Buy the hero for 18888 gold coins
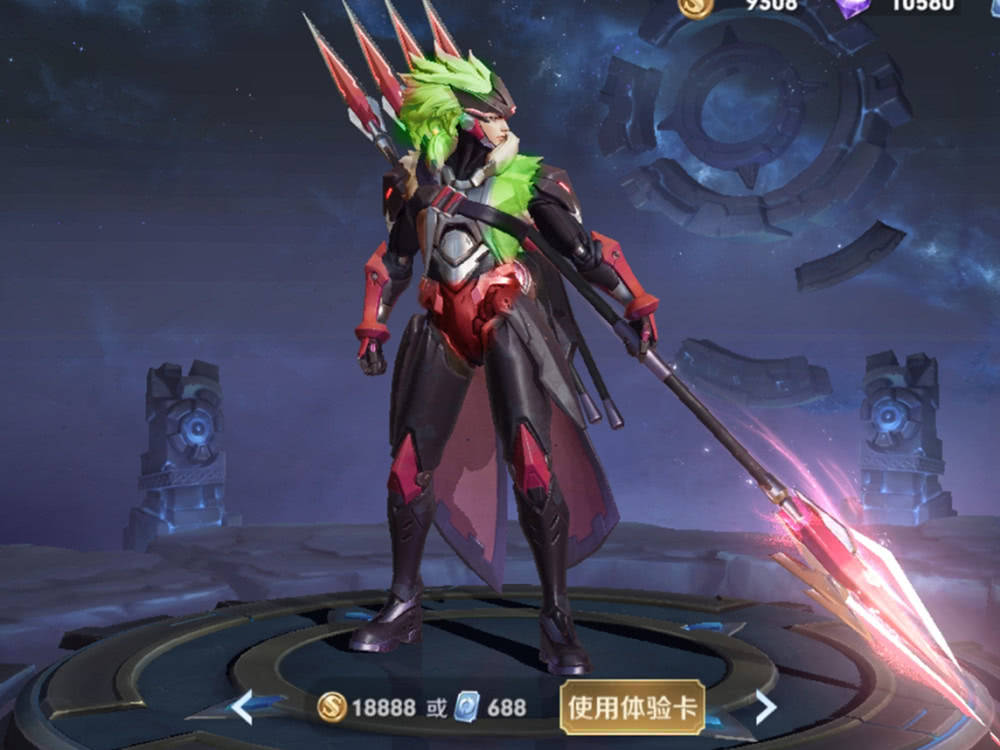This screenshot has height=750, width=1000. [x=366, y=708]
